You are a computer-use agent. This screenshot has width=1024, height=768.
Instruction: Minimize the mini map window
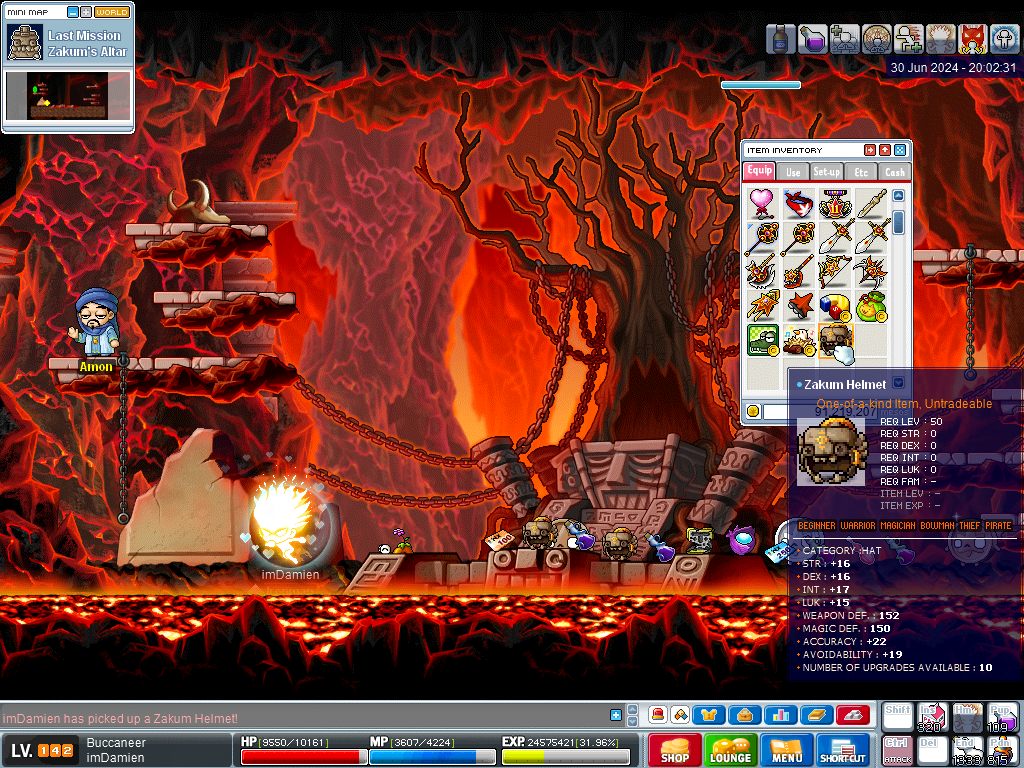(71, 12)
